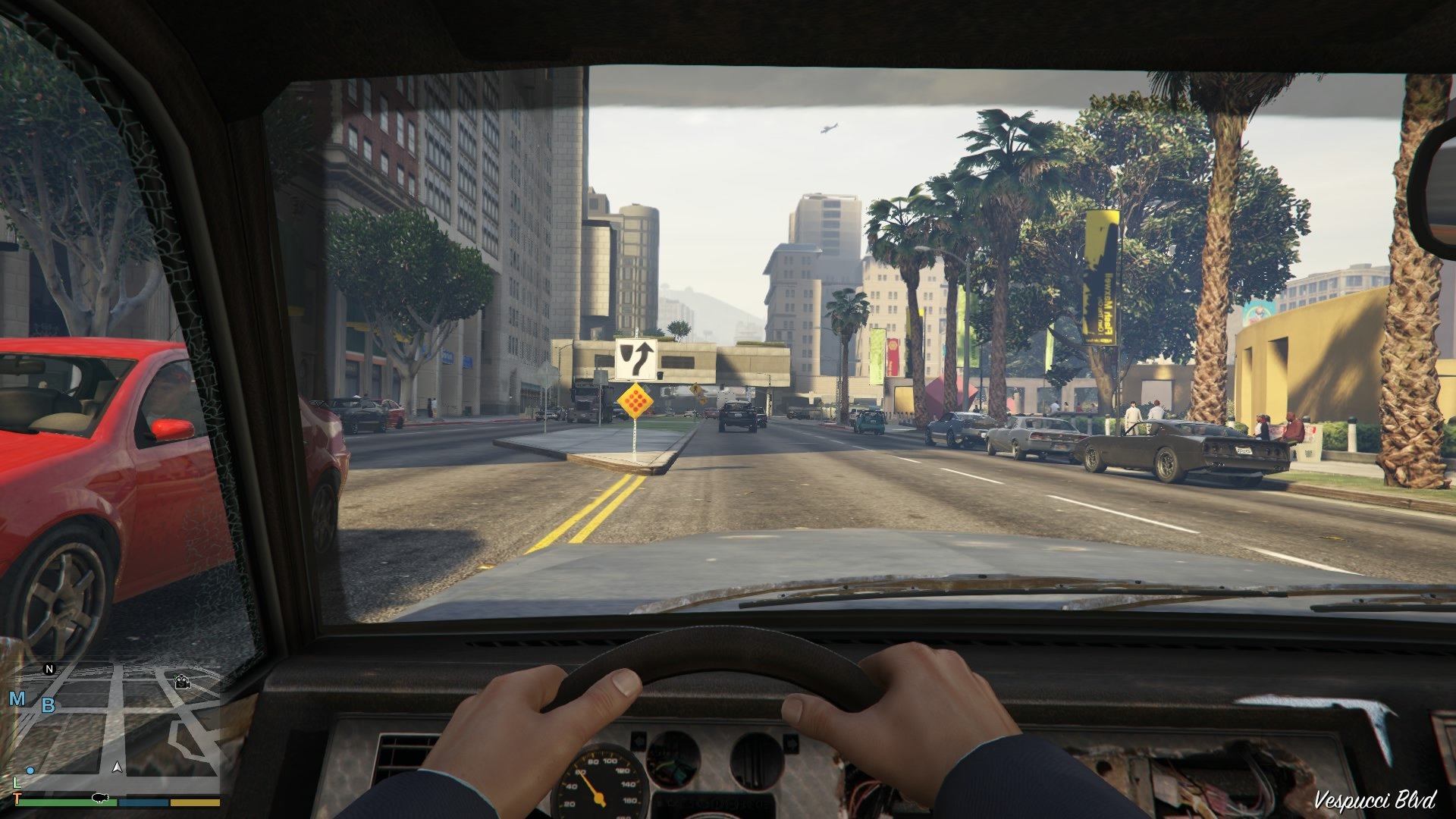The height and width of the screenshot is (819, 1456).
Task: Click the yellow special ability bar segment
Action: 195,801
